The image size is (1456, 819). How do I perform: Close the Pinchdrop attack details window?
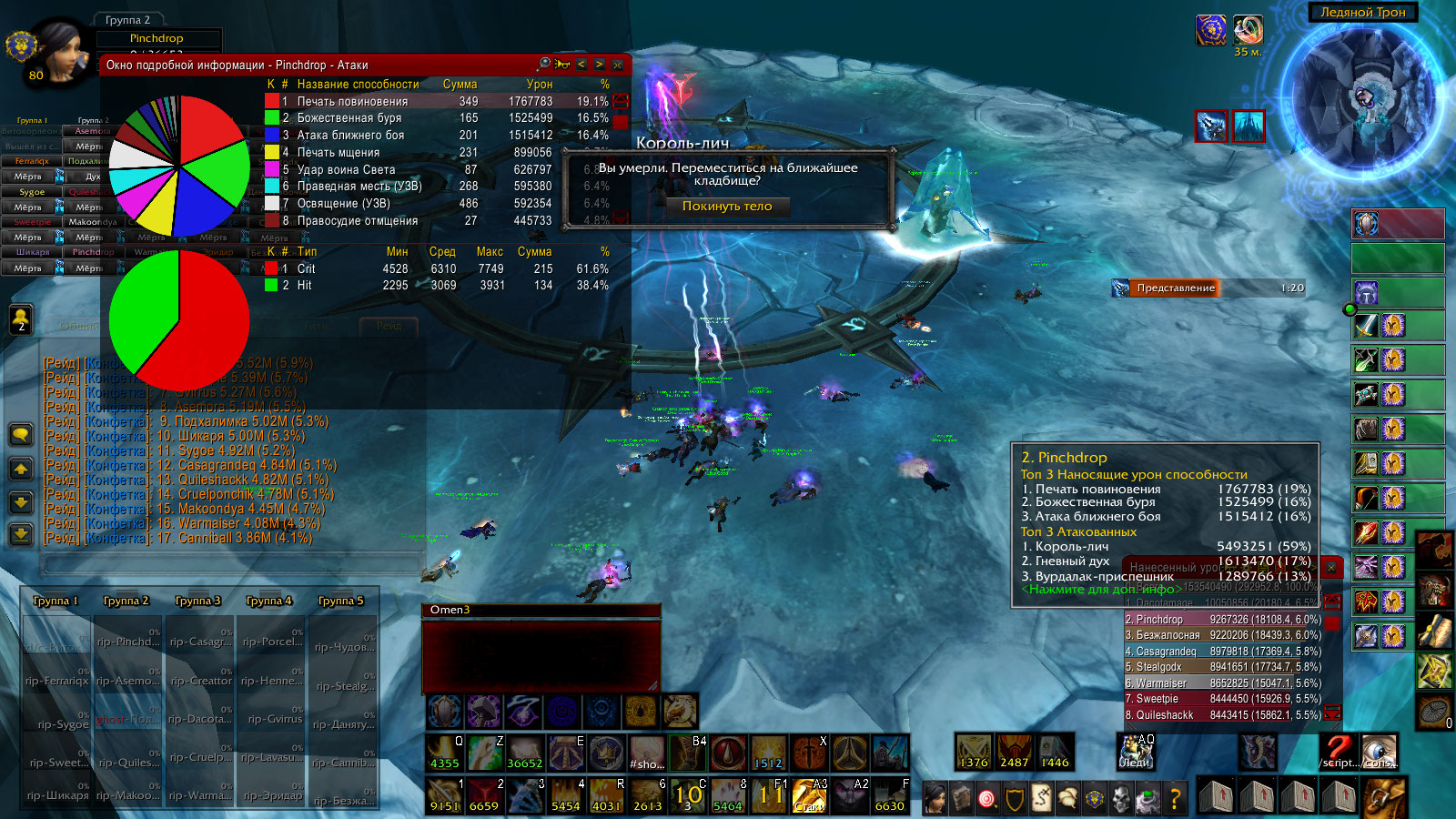pos(618,65)
